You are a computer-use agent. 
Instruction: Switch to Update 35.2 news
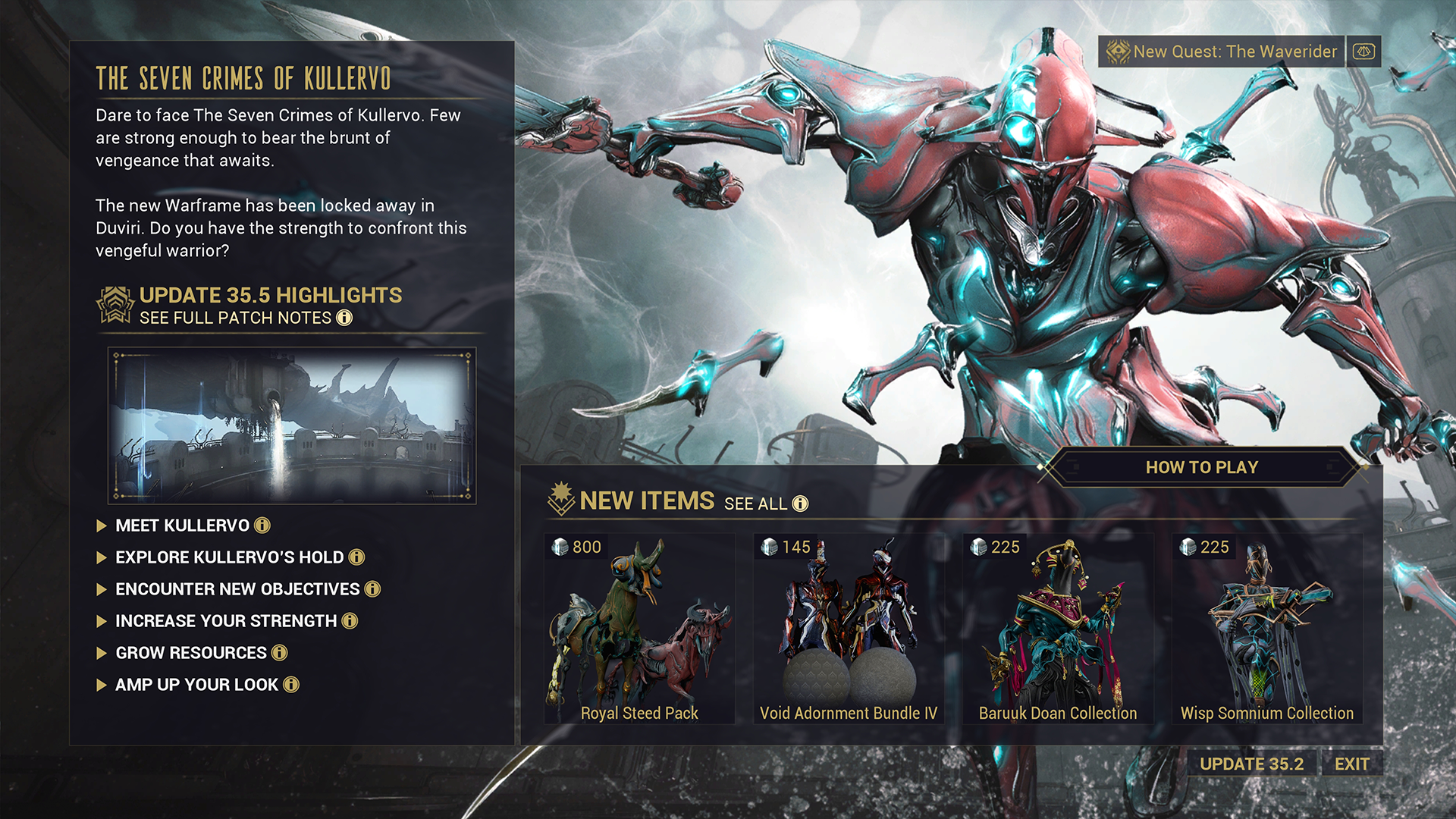[x=1251, y=764]
